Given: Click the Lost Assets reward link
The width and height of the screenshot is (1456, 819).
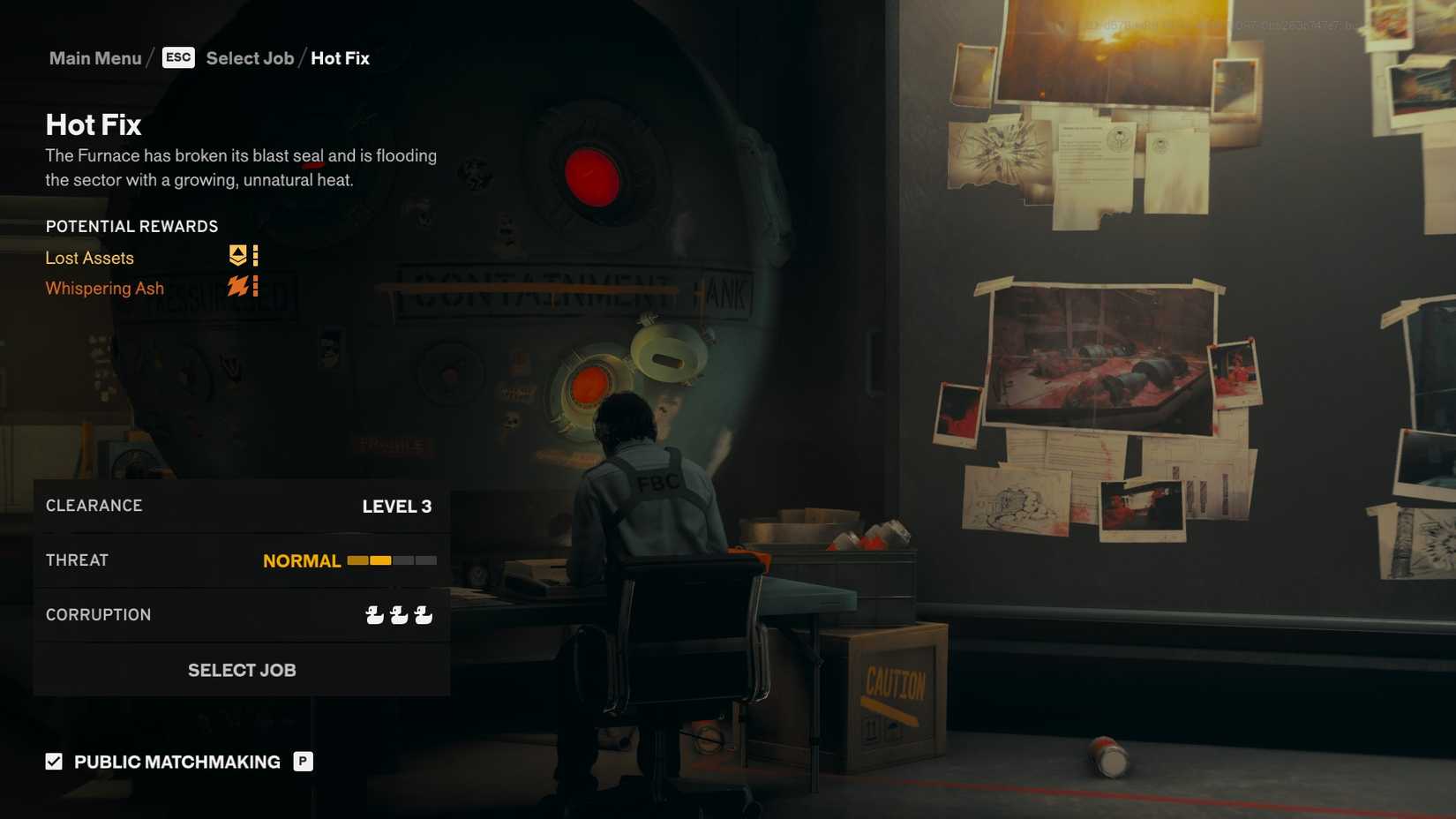Looking at the screenshot, I should [x=90, y=258].
